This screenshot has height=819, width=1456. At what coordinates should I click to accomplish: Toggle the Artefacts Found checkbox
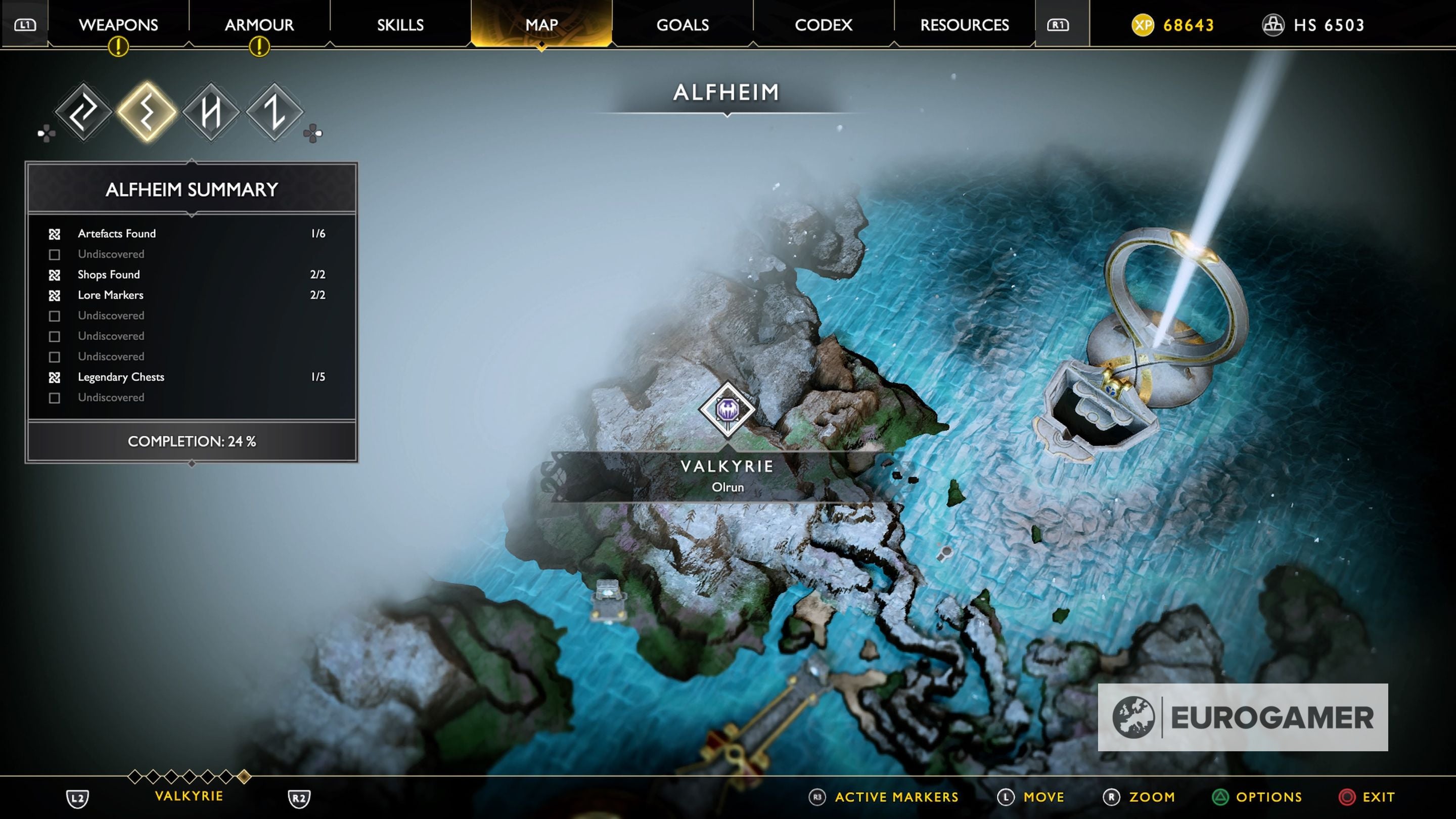pos(55,234)
